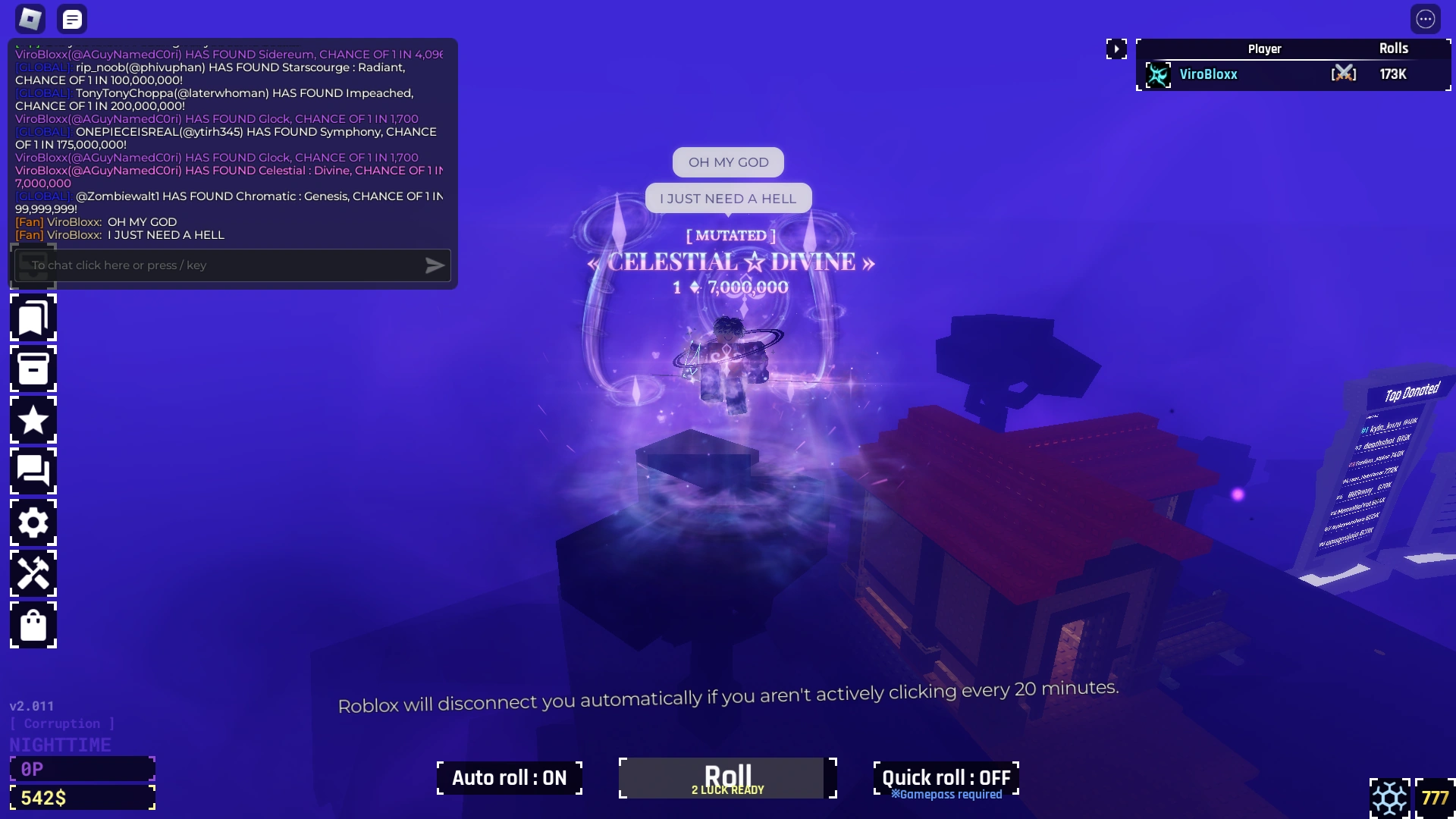The height and width of the screenshot is (819, 1456).
Task: Select ViroBloxx in the leaderboard
Action: [1209, 74]
